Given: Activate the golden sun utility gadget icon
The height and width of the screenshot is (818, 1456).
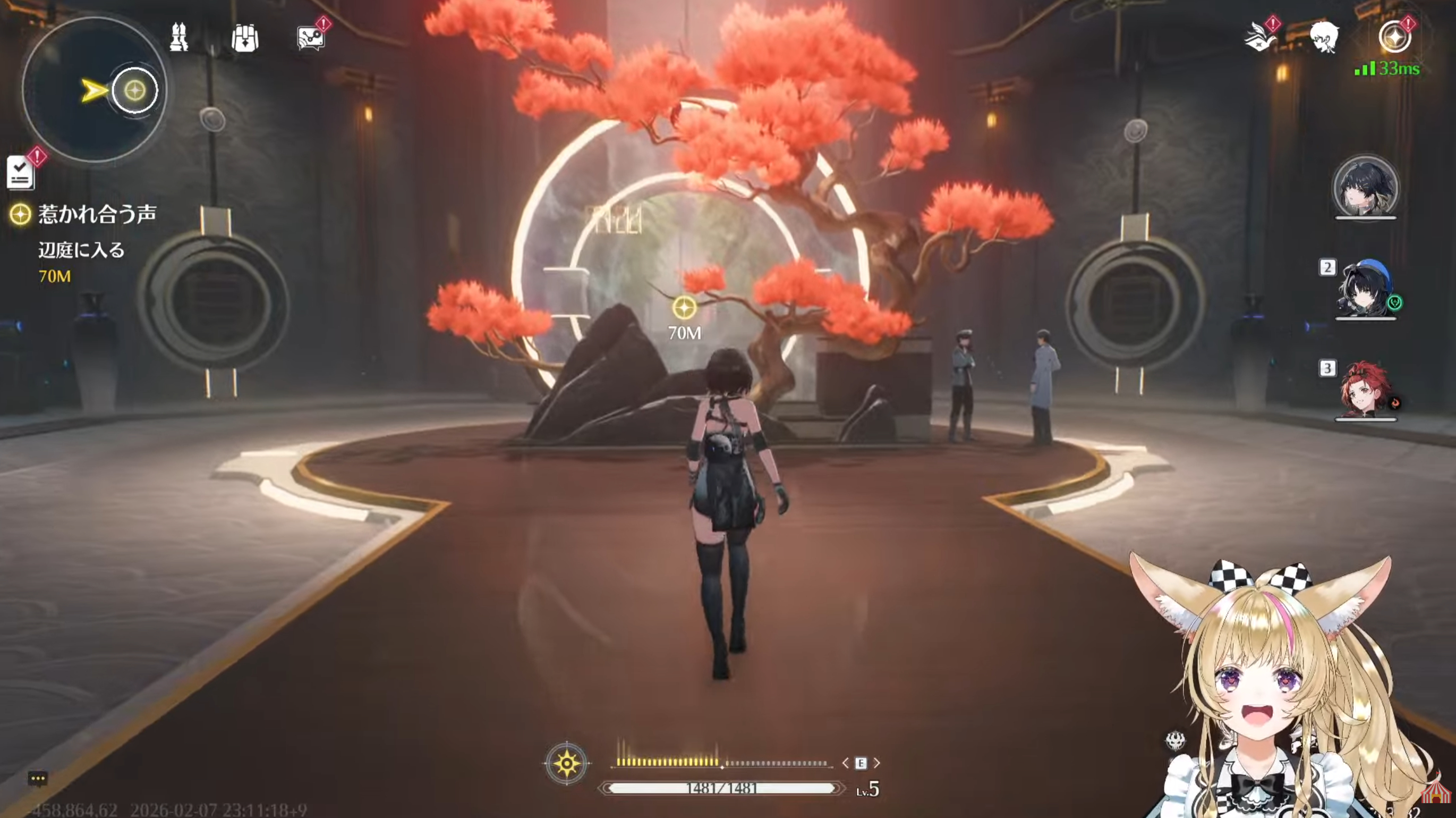Looking at the screenshot, I should click(x=566, y=763).
